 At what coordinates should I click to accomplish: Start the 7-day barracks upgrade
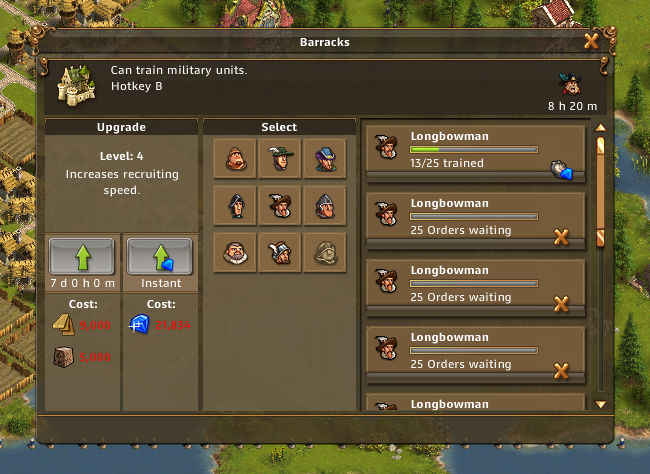pyautogui.click(x=84, y=257)
